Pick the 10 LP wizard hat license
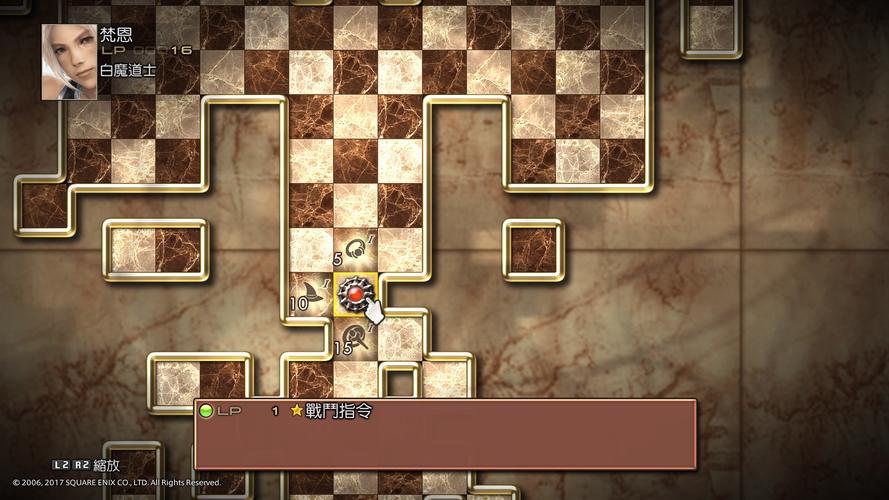 click(x=311, y=294)
